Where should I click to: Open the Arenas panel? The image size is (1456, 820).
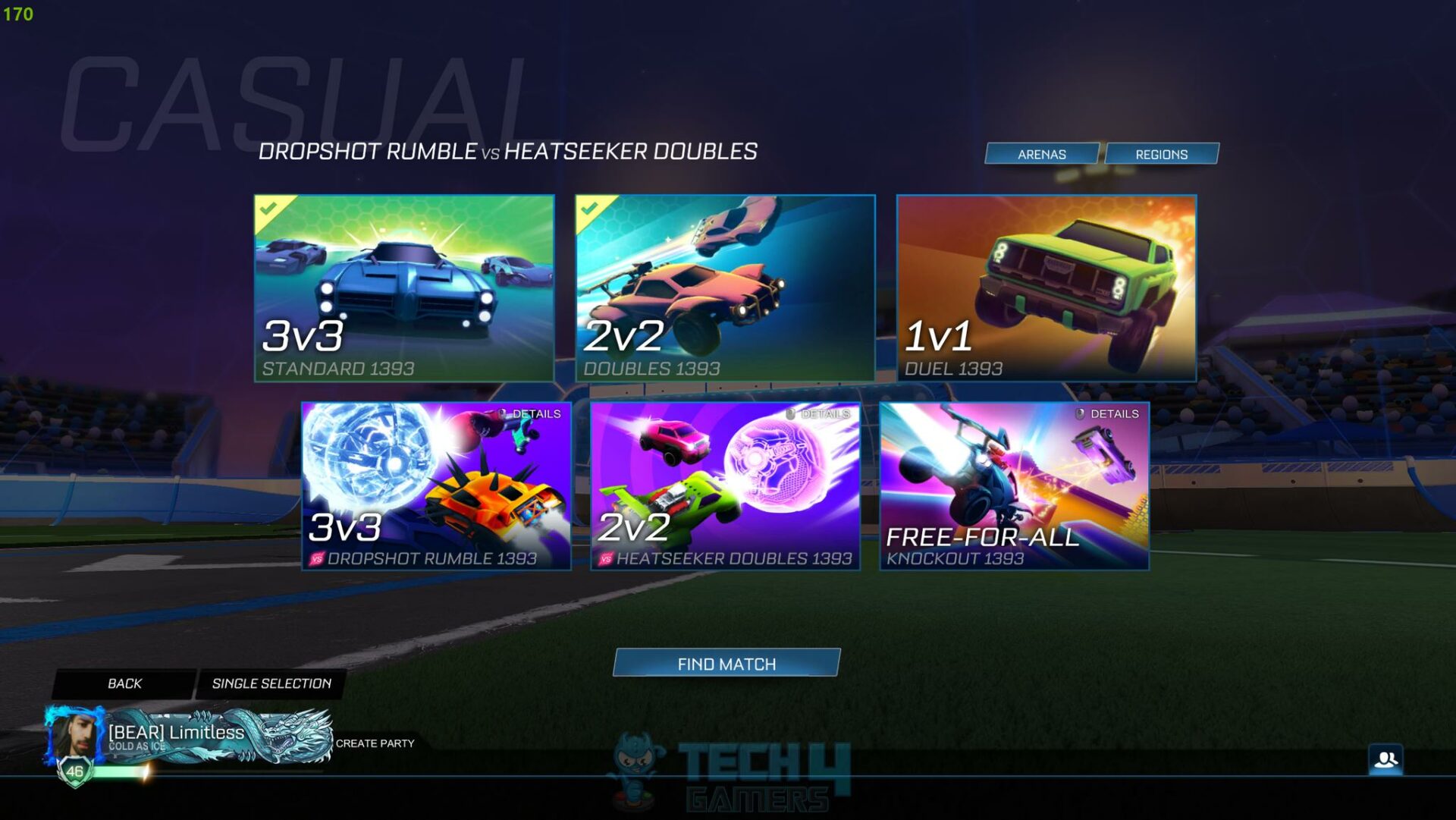pos(1041,154)
